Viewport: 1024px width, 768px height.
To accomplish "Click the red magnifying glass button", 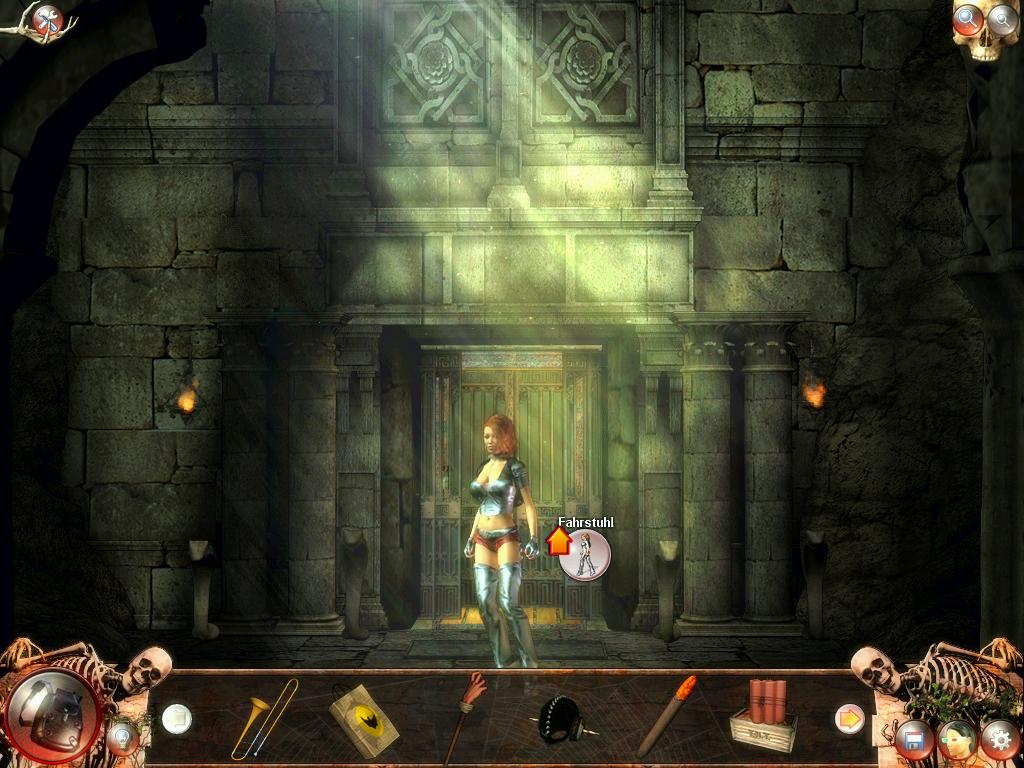I will click(x=967, y=19).
